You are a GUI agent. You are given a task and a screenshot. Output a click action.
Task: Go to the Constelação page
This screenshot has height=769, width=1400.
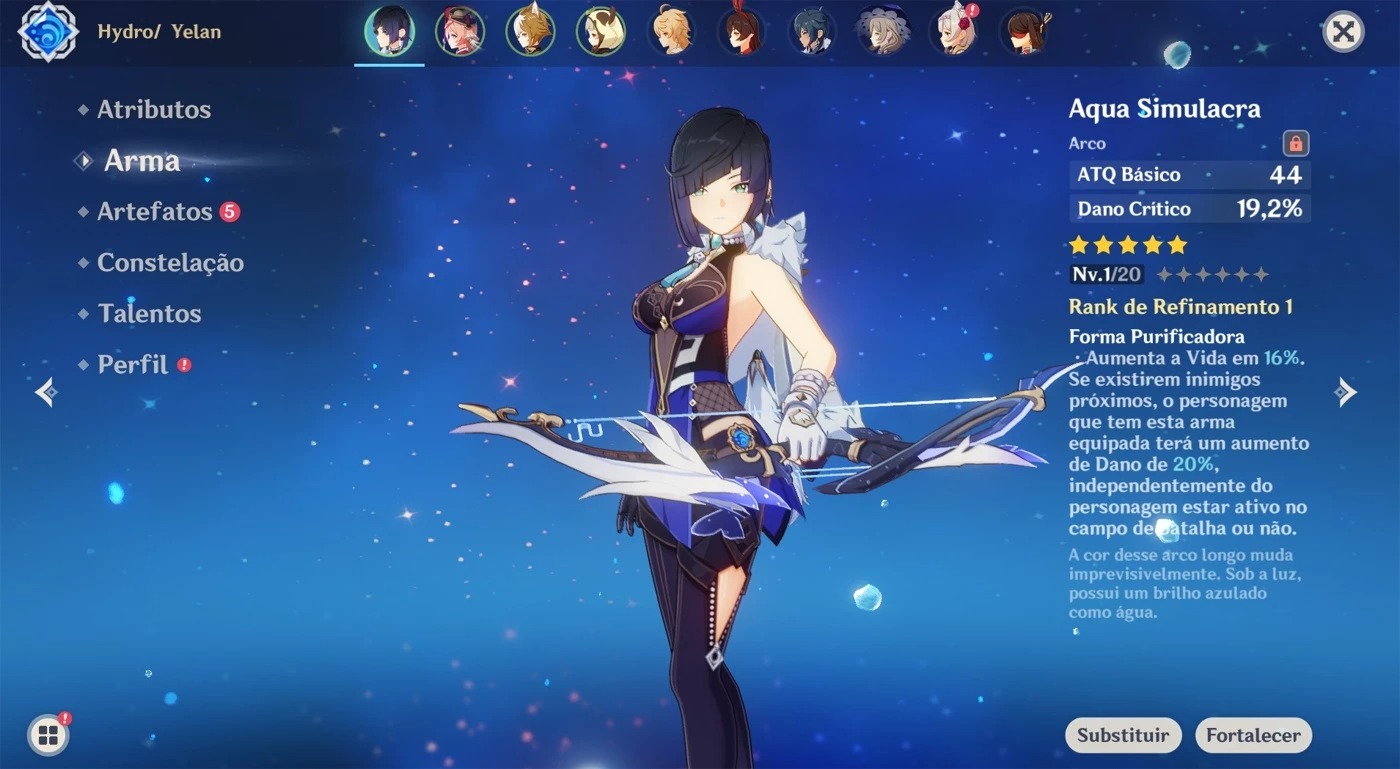click(x=170, y=263)
